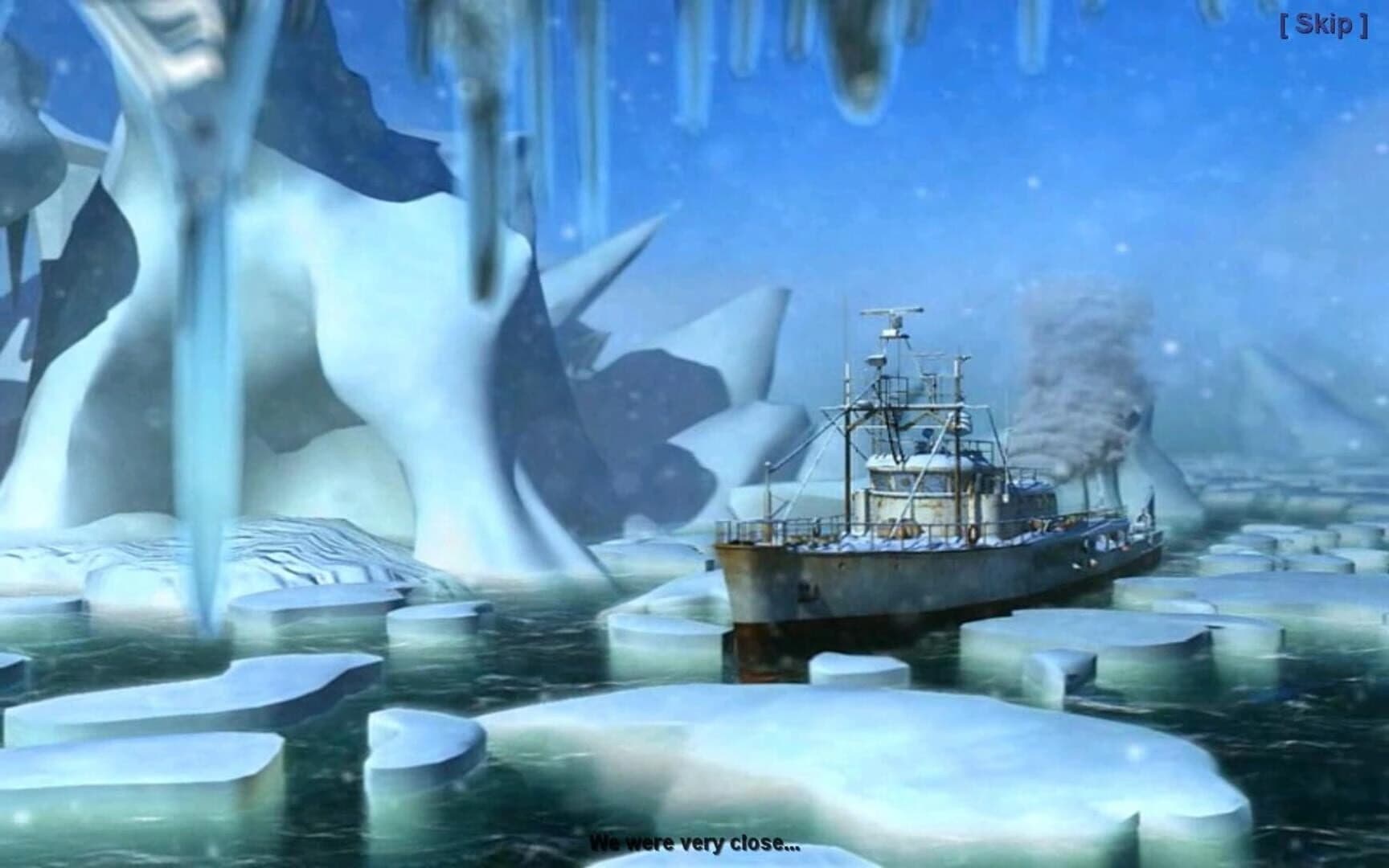
Task: Select the ship in the ice field
Action: click(924, 498)
